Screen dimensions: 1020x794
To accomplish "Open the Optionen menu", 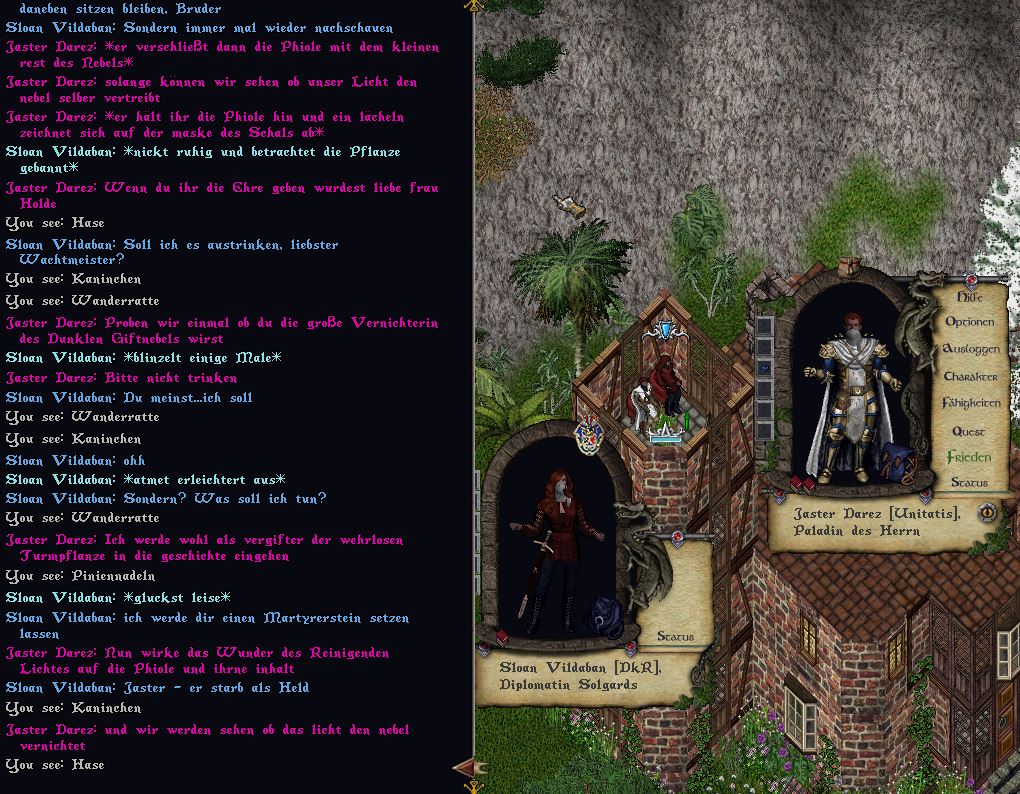I will (x=969, y=322).
